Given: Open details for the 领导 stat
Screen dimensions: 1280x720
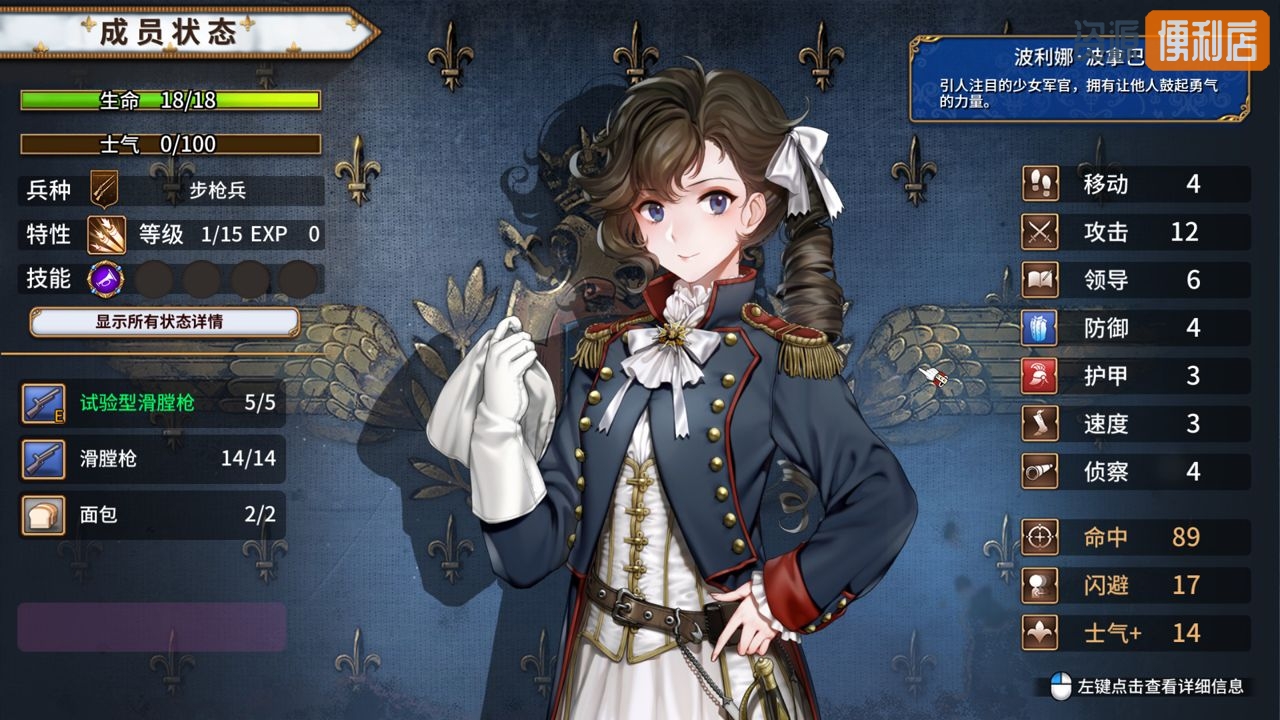Looking at the screenshot, I should (1135, 280).
